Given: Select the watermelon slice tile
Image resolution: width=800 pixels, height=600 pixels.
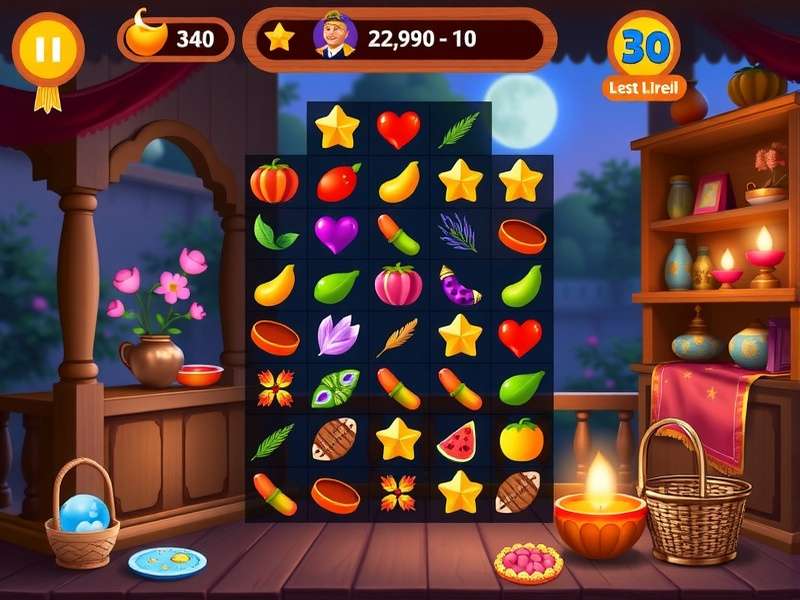Looking at the screenshot, I should (x=458, y=440).
